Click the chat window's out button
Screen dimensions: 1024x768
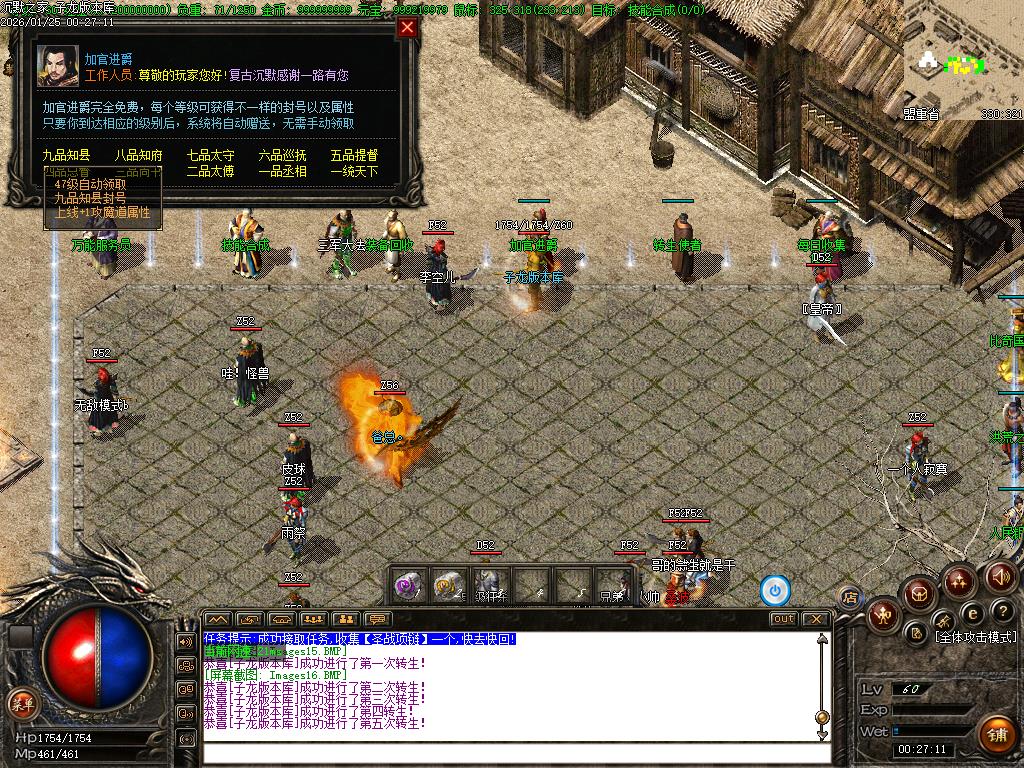[783, 619]
